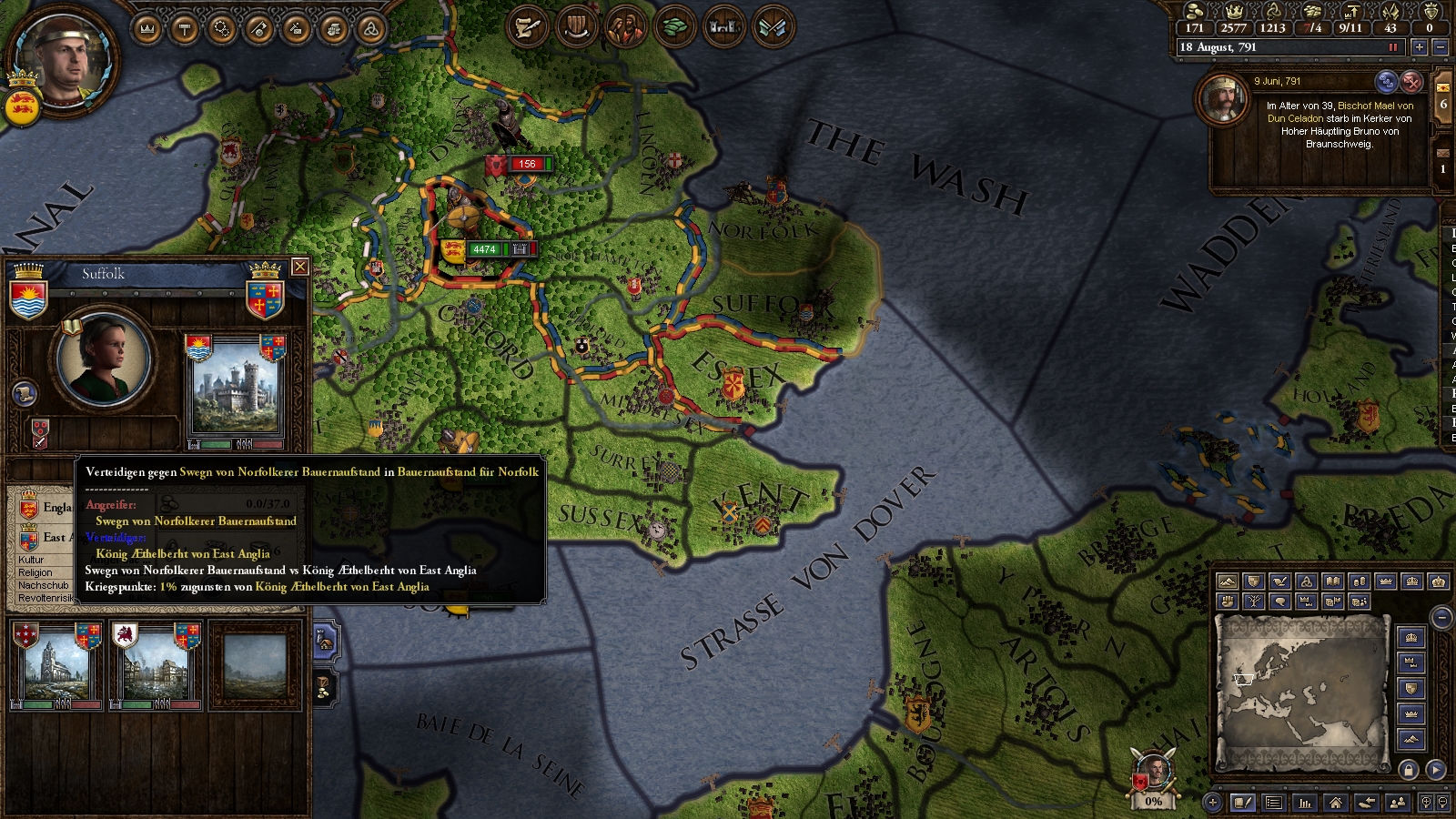
Task: Increase game speed with the plus button
Action: tap(1420, 47)
